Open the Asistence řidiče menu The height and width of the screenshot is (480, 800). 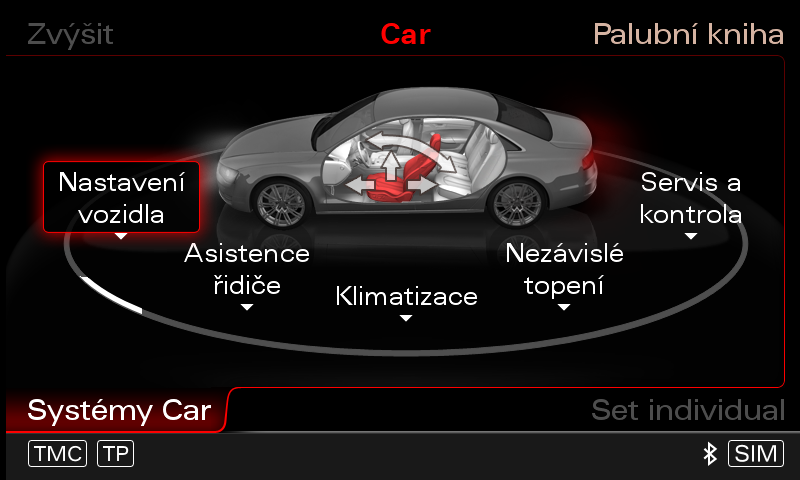(247, 269)
